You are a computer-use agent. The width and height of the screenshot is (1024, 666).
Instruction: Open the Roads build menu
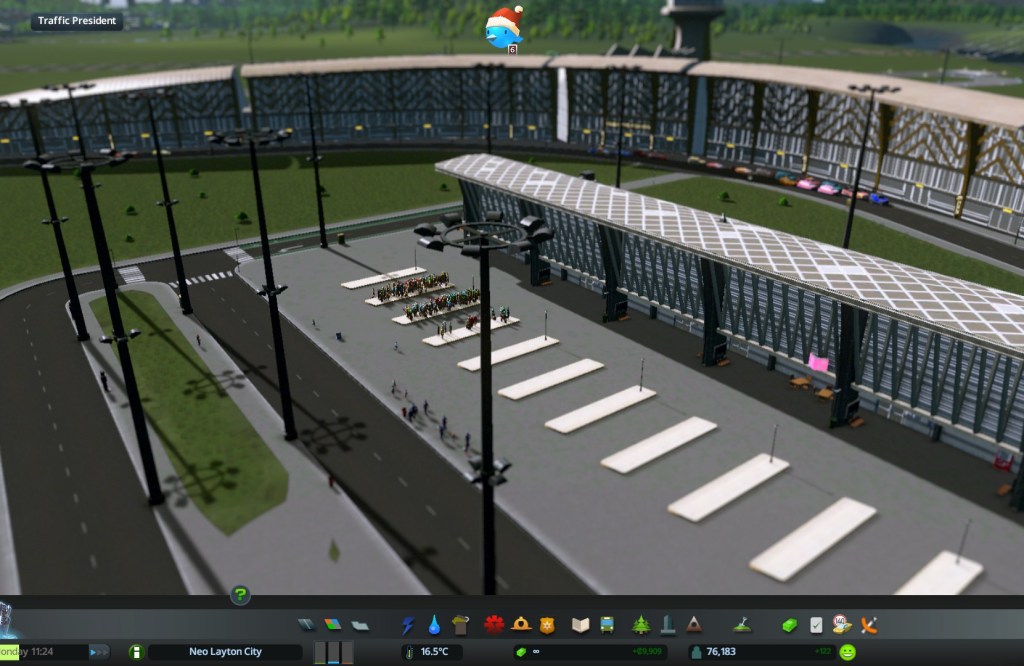pyautogui.click(x=307, y=625)
